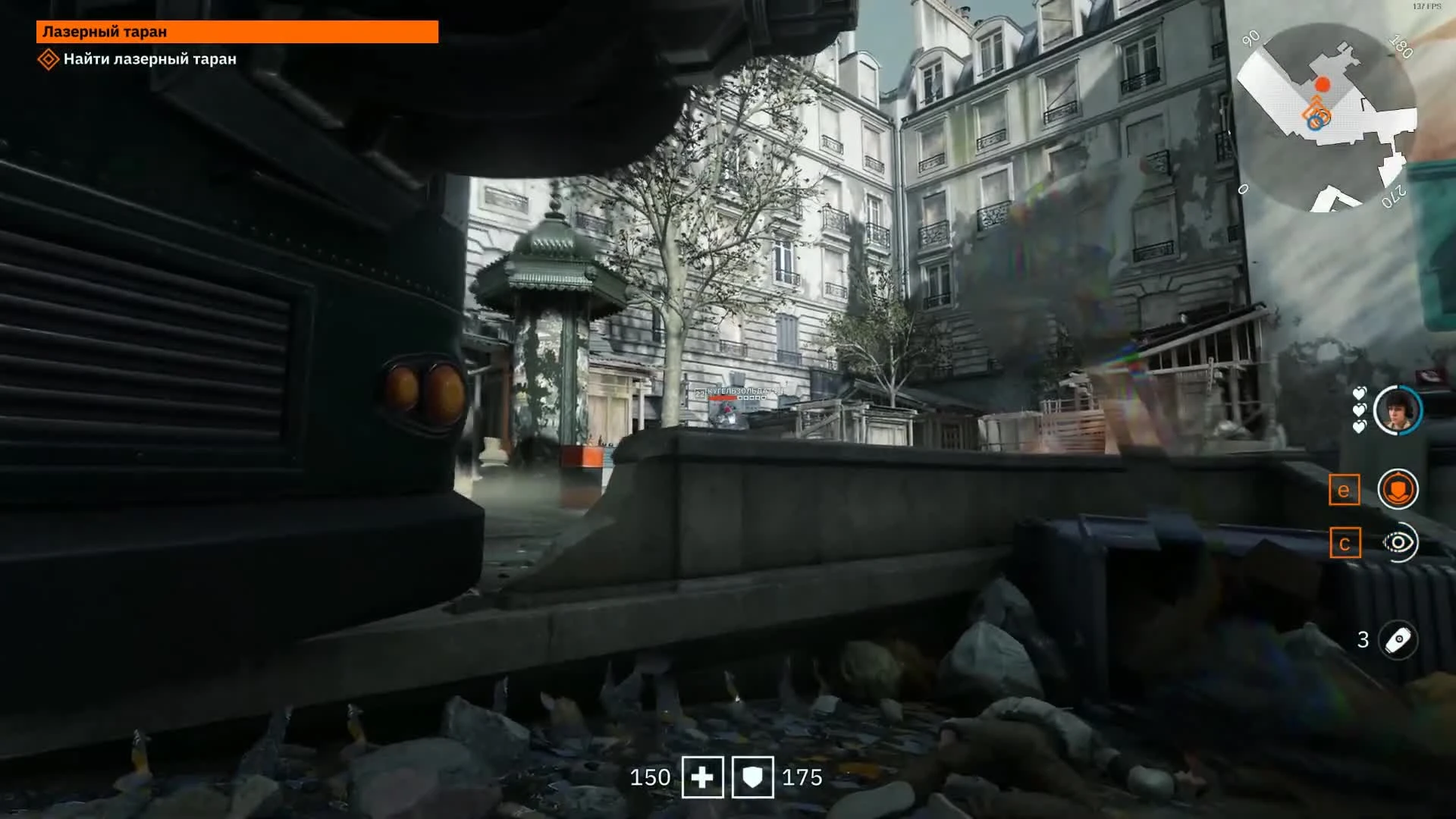The width and height of the screenshot is (1456, 819).
Task: Click the health cross icon
Action: [702, 777]
